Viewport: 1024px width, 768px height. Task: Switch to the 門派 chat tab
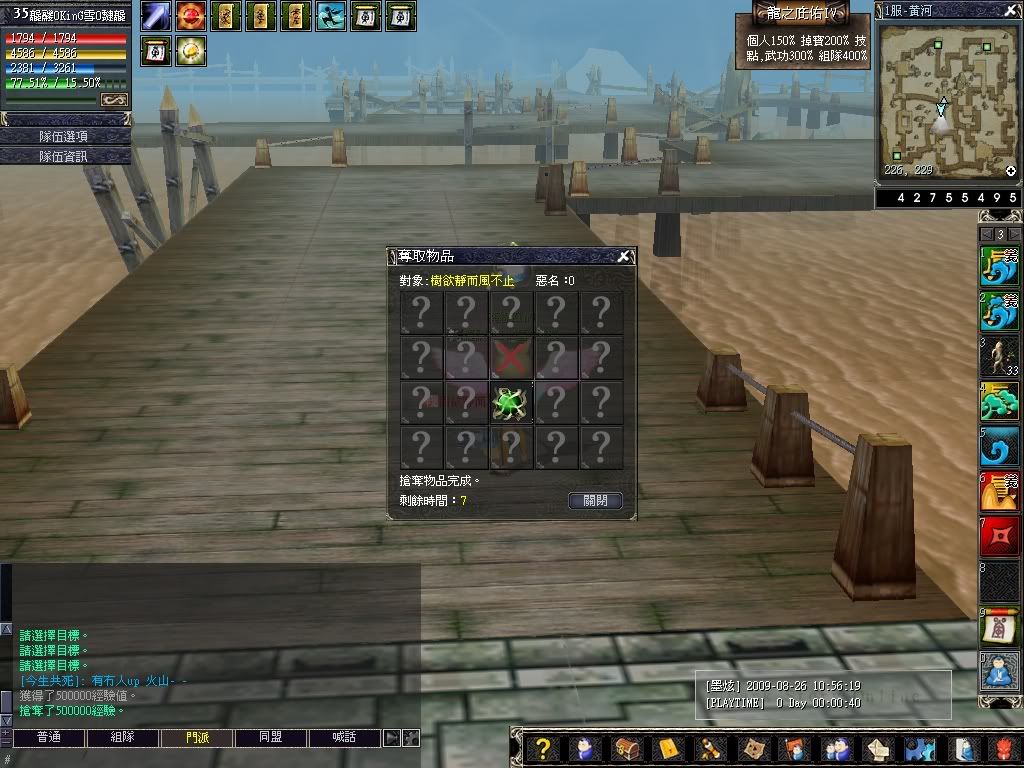point(197,738)
